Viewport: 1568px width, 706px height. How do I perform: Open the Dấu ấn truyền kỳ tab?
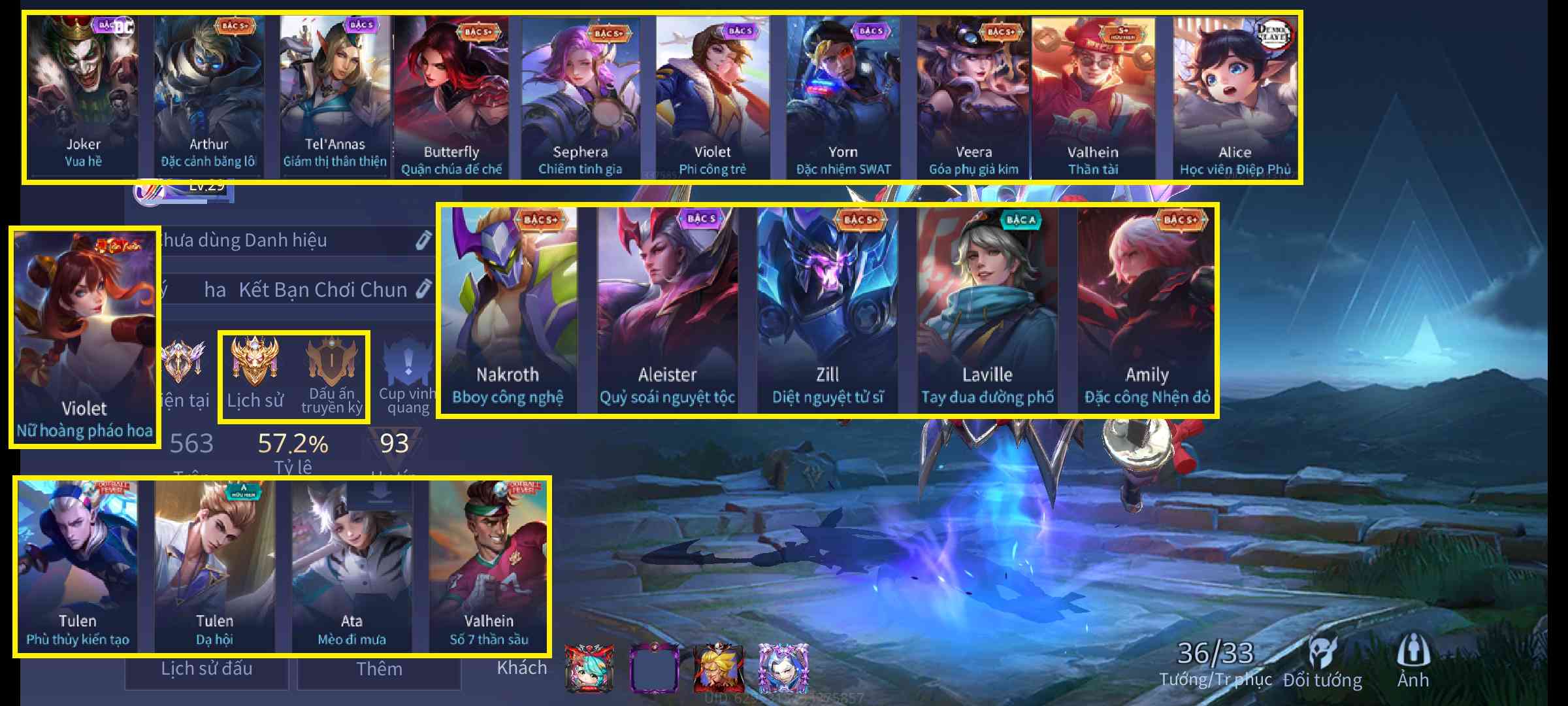[332, 376]
